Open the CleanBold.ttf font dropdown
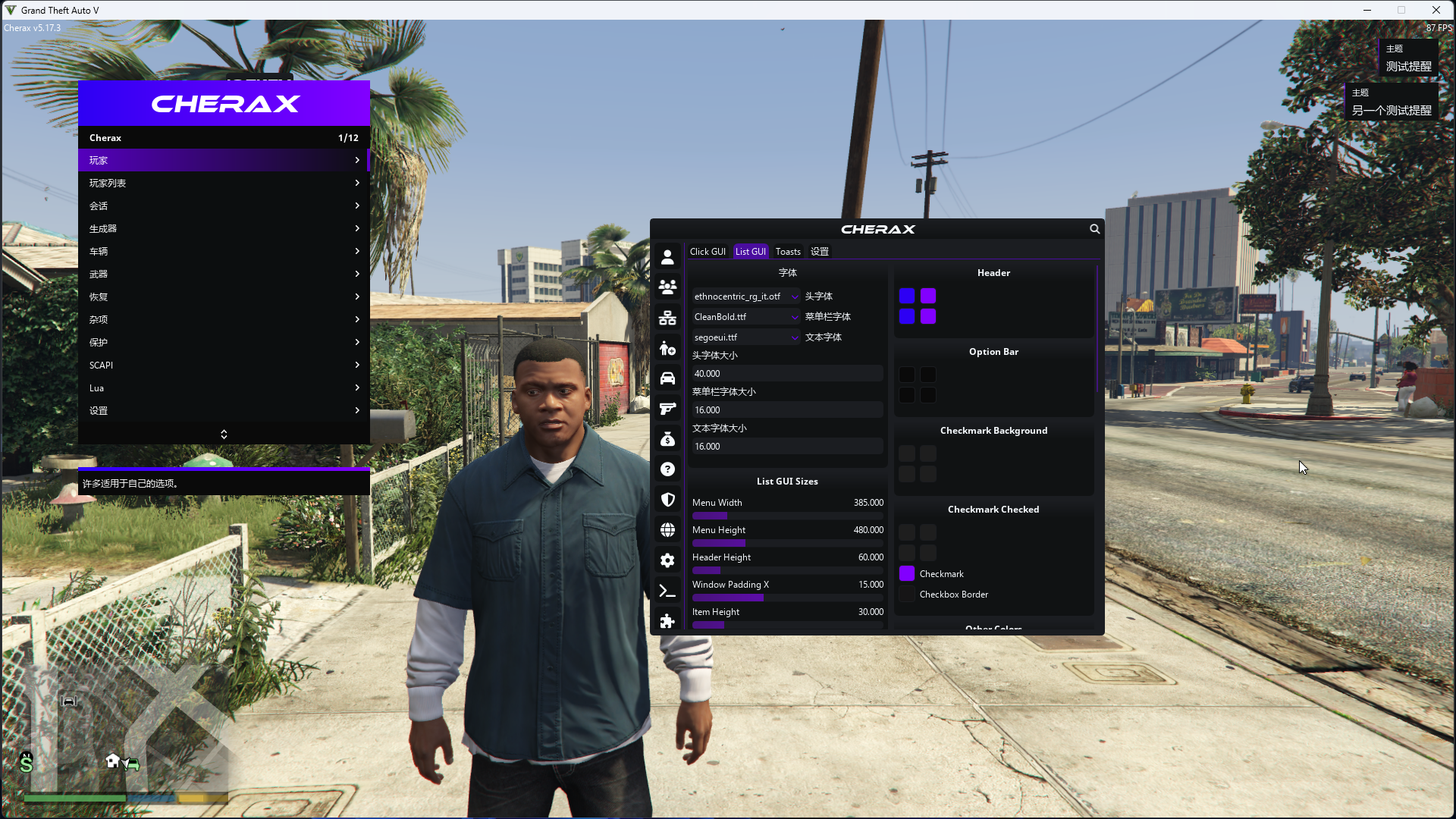 [745, 317]
